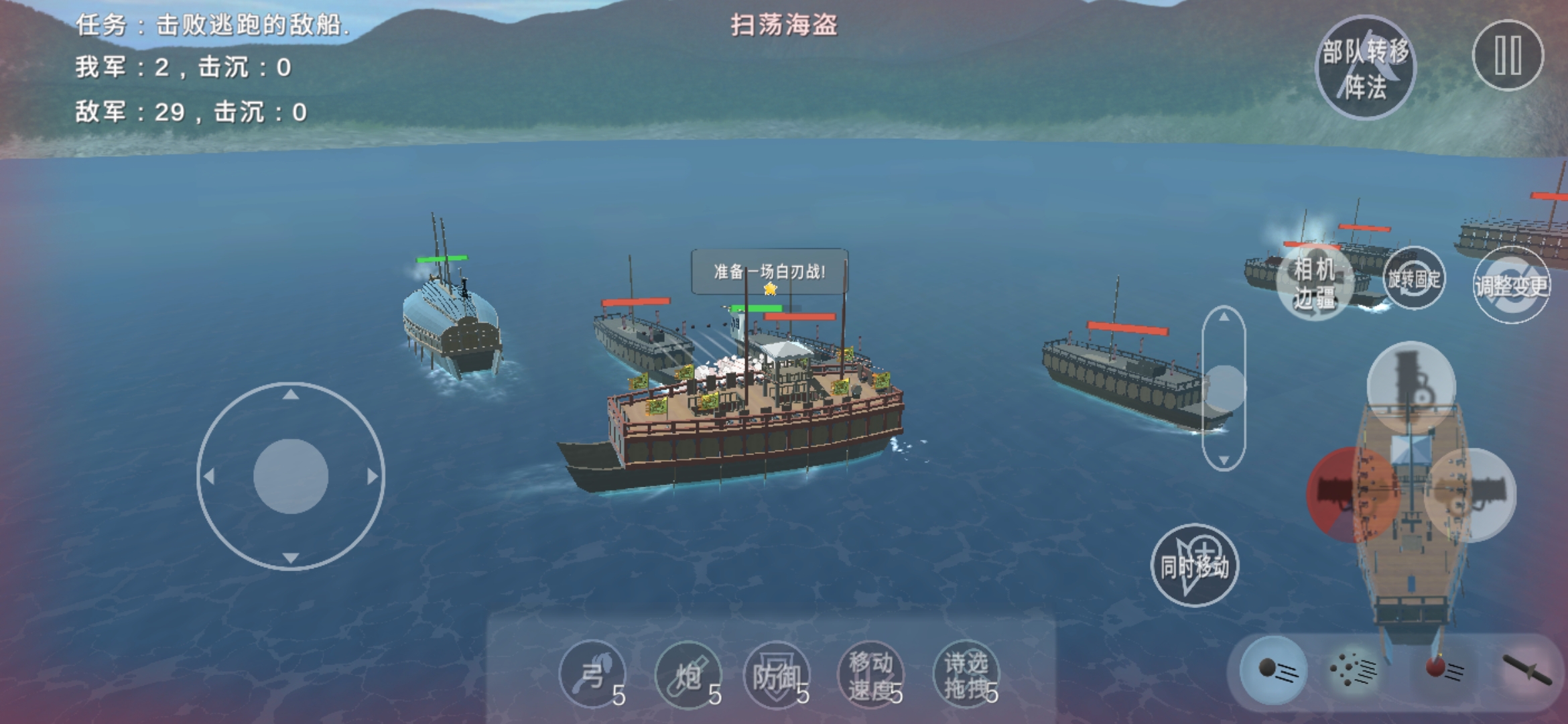Open the 部队转移阵法 formation button

pos(1366,68)
